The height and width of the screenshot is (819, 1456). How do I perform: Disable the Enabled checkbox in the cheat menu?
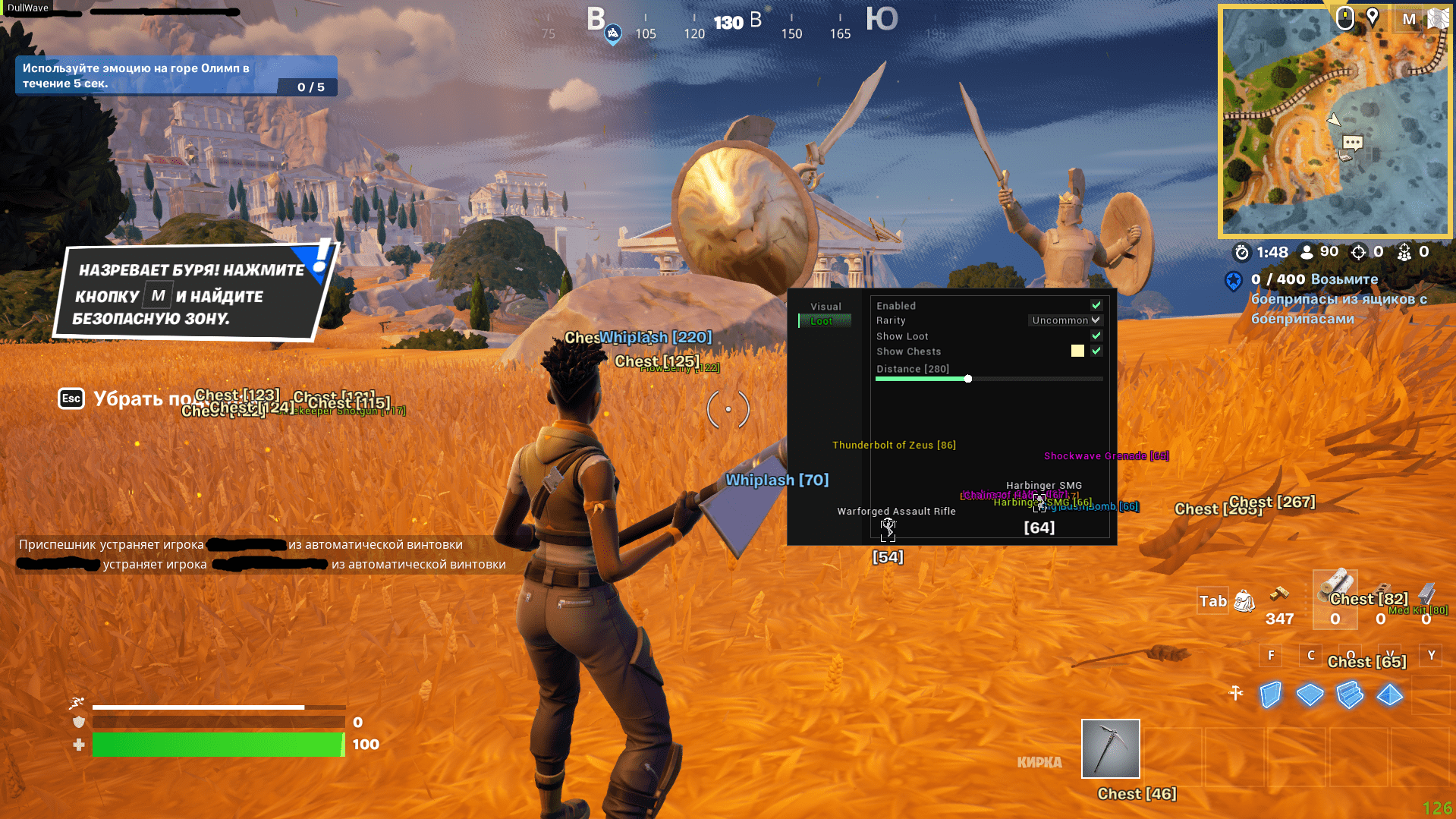point(1095,305)
